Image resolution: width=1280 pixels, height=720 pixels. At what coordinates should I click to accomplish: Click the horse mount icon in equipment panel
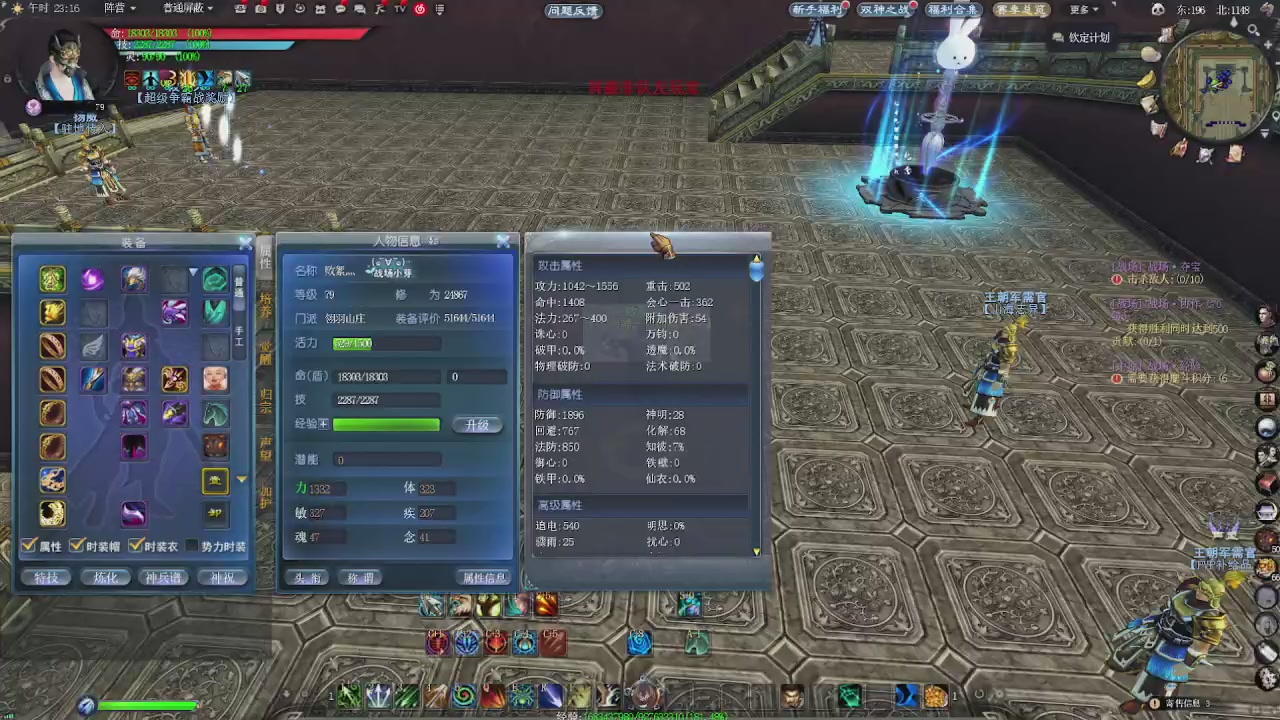point(214,412)
